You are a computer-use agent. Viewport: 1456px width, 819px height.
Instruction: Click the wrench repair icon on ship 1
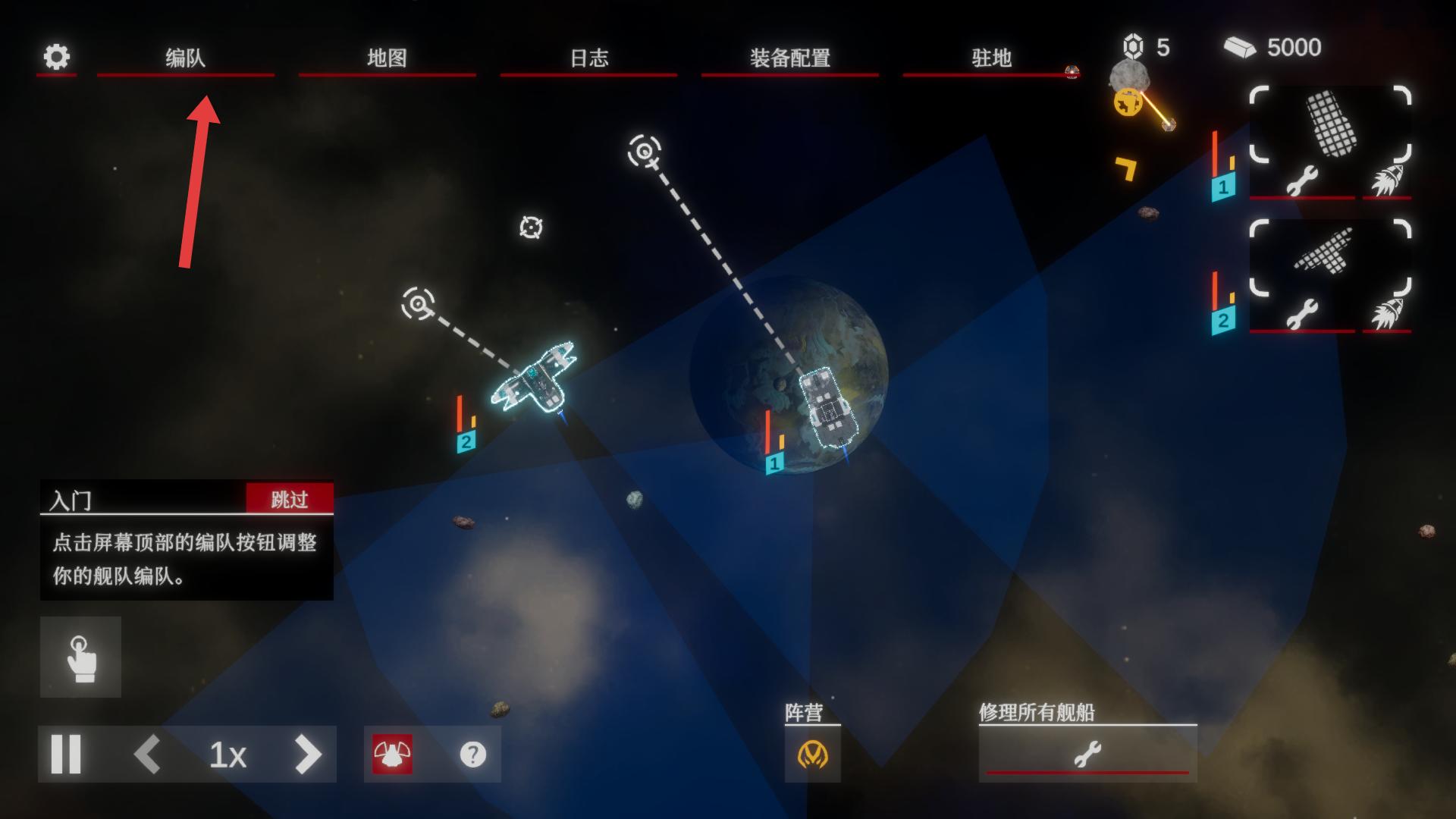pos(1301,181)
